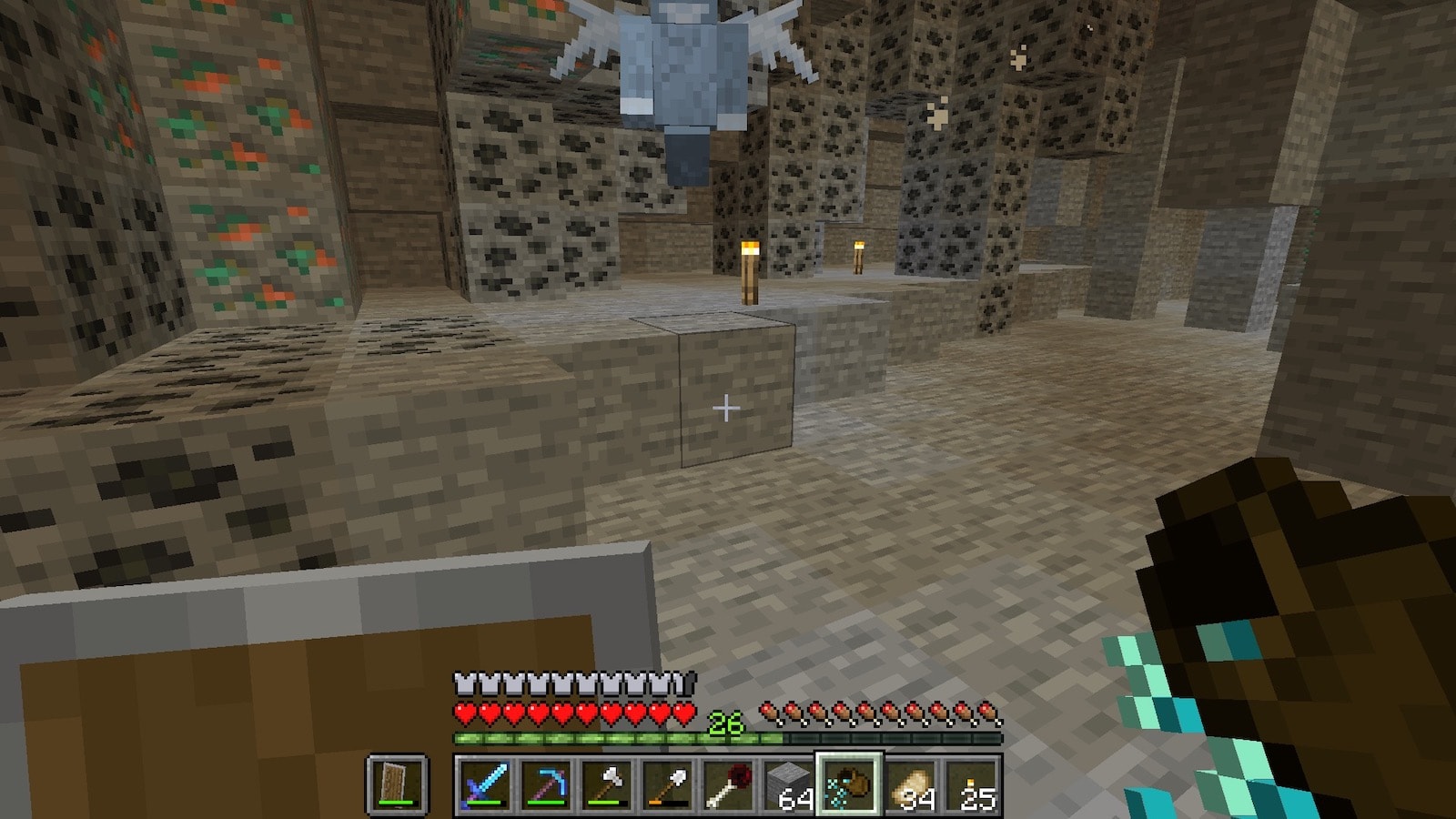Click the highlighted bundle hotbar slot
Image resolution: width=1456 pixels, height=819 pixels.
click(850, 784)
